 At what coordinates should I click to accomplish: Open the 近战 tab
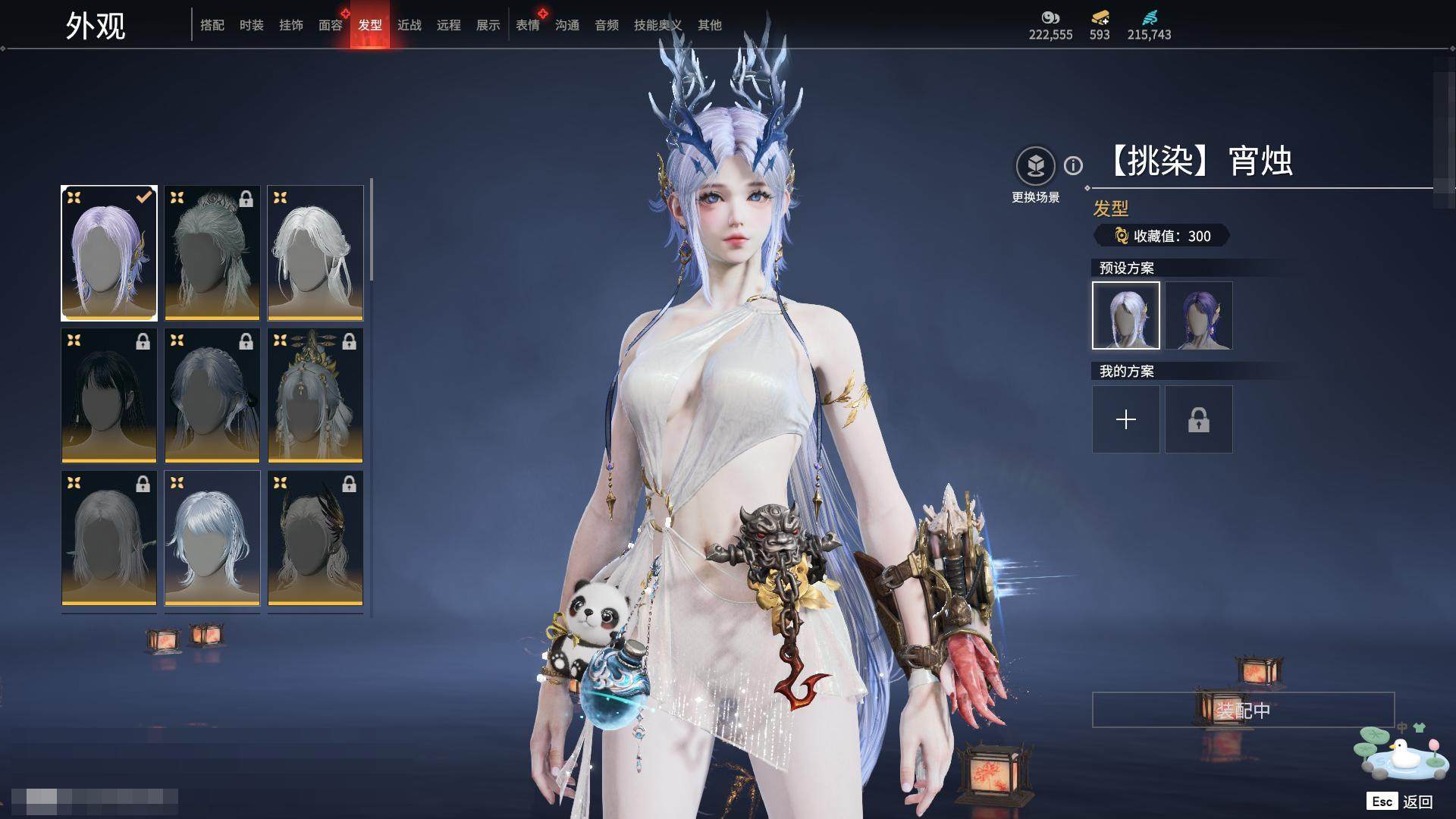click(409, 25)
